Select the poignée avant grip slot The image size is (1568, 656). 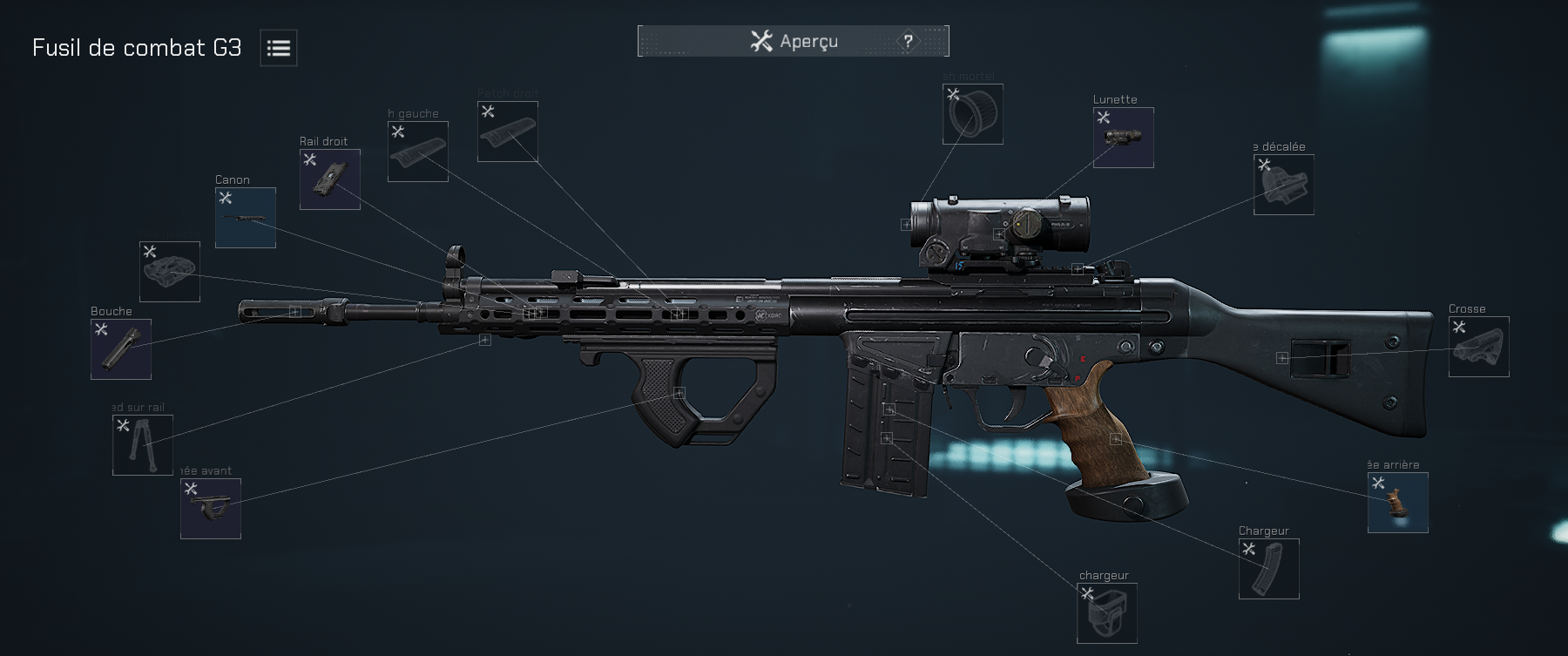point(212,509)
